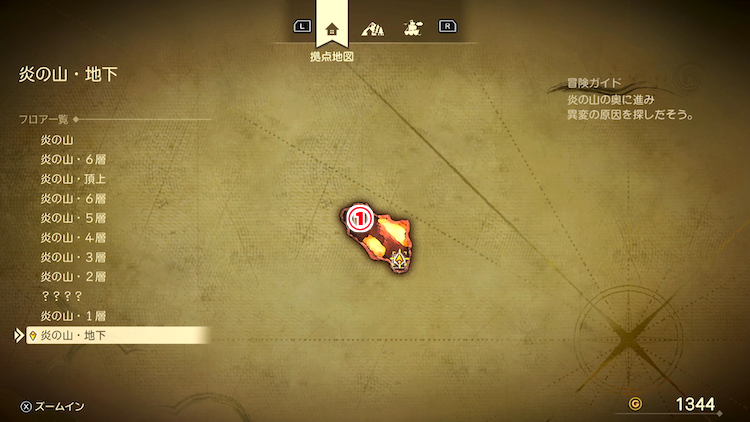Viewport: 750px width, 422px height.
Task: Switch to the 炎の山・4層 floor
Action: pos(73,237)
